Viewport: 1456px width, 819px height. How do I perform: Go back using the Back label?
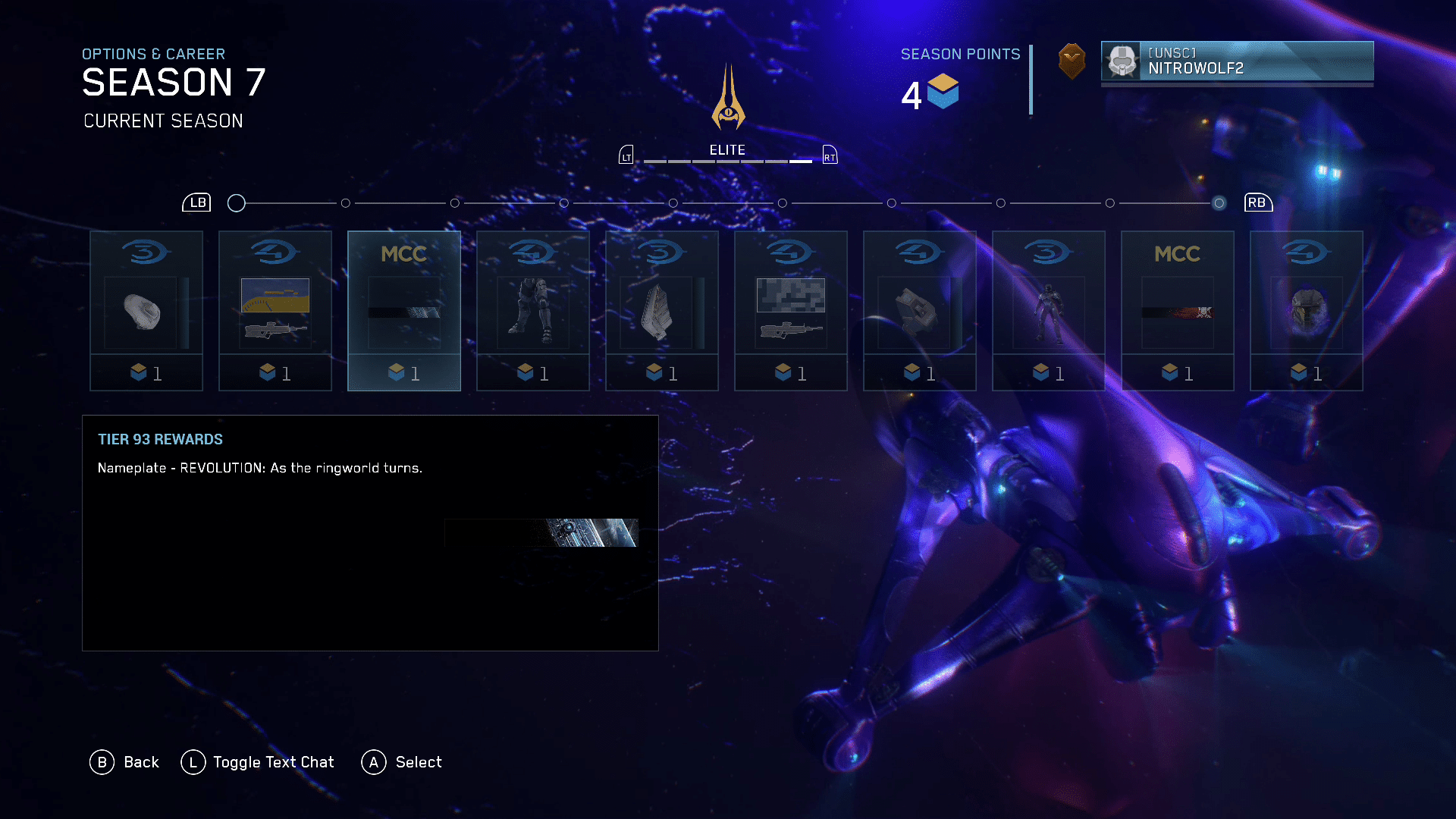point(141,762)
